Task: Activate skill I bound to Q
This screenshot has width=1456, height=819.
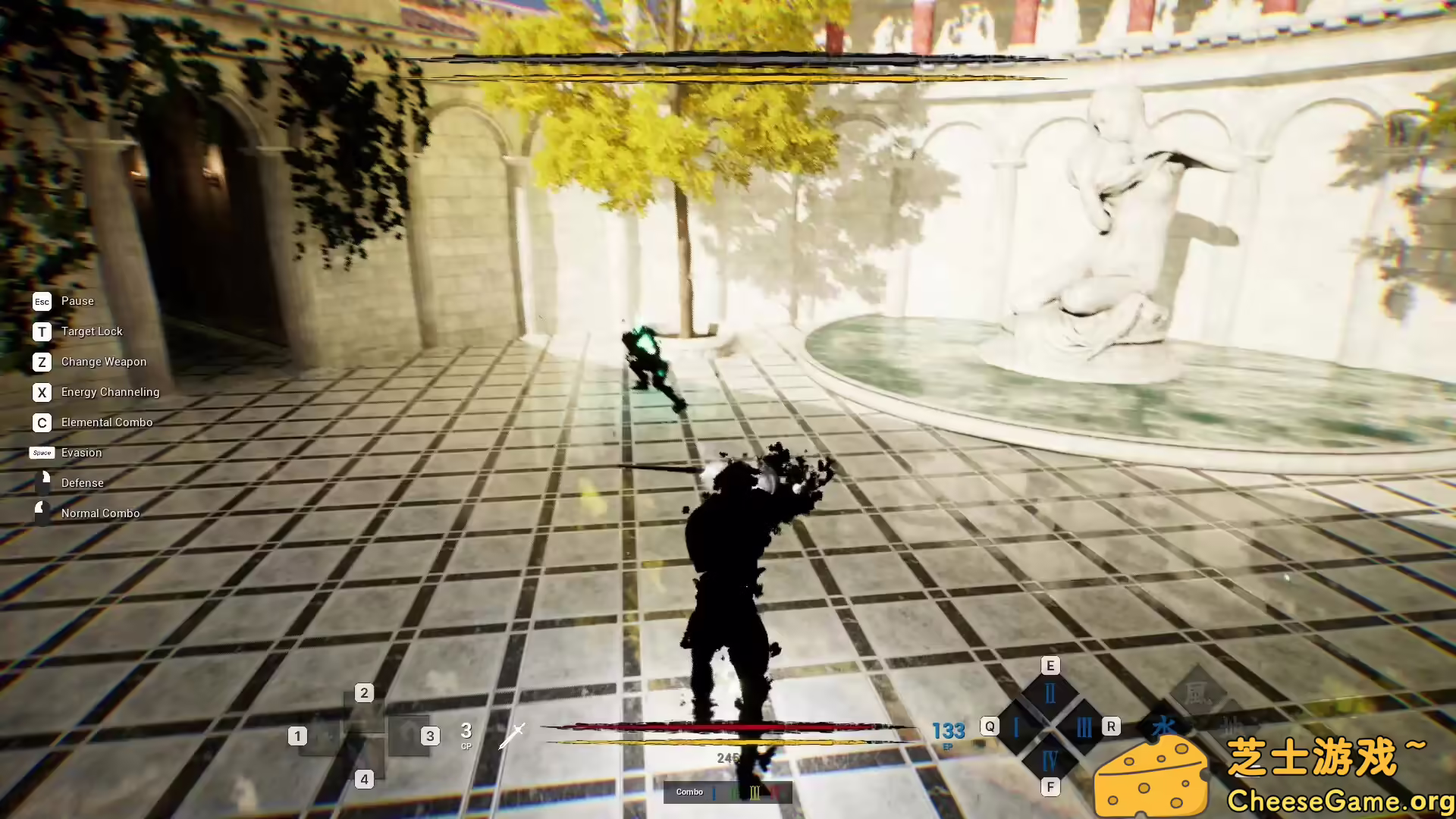Action: (x=1016, y=726)
